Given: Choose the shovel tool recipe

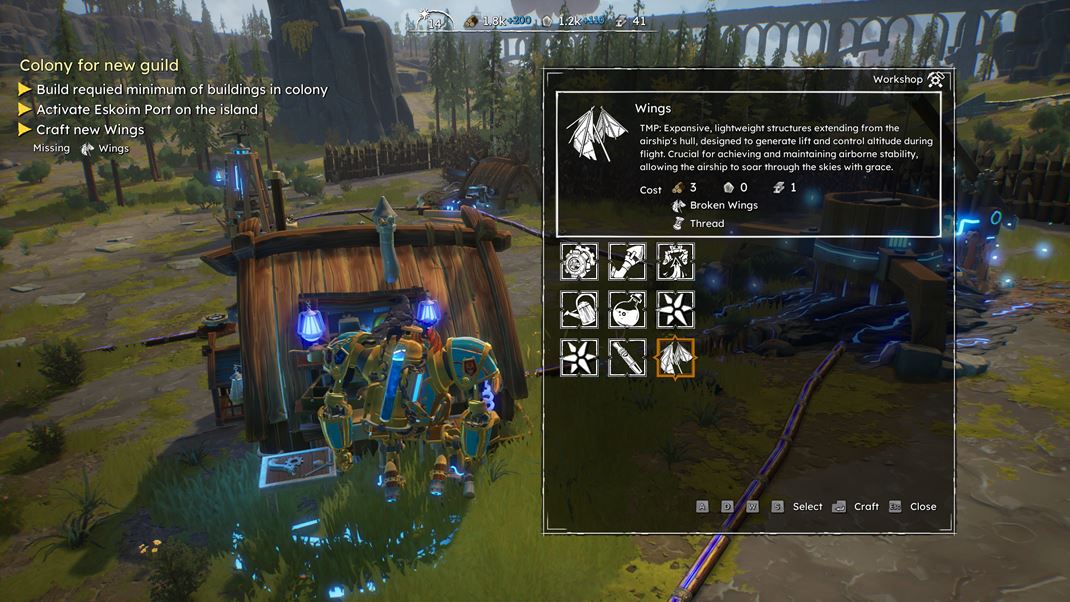Looking at the screenshot, I should [627, 262].
